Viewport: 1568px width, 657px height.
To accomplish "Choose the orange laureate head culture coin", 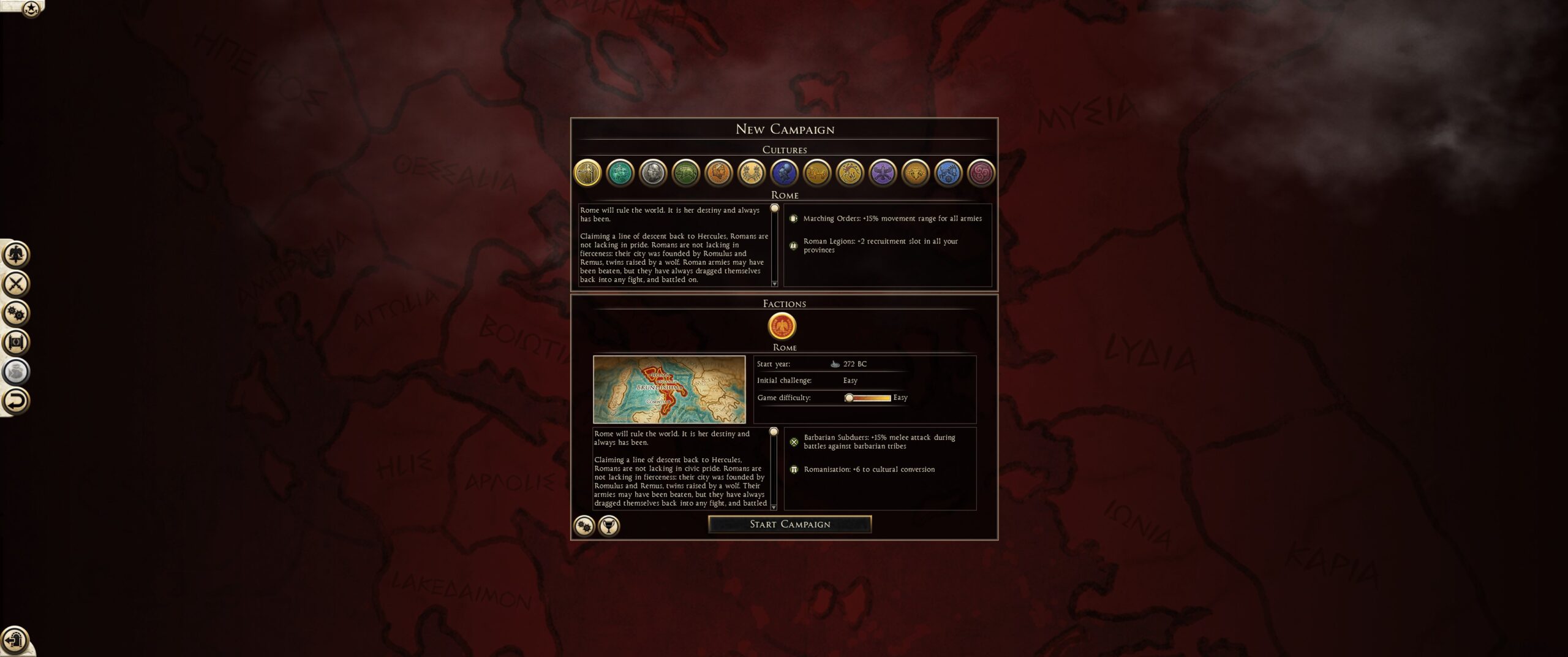I will [718, 173].
